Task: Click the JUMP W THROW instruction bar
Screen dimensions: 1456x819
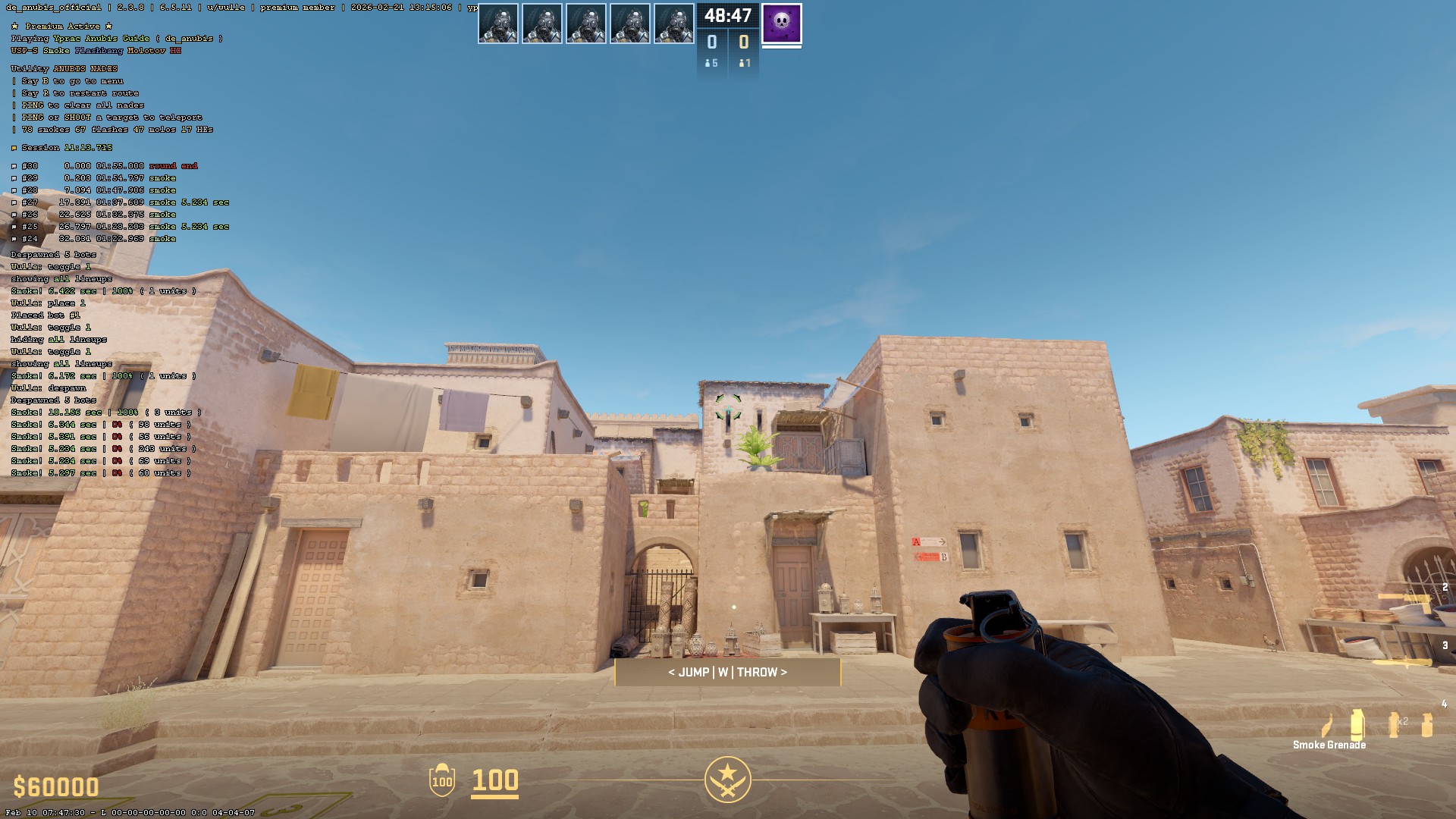Action: (727, 672)
